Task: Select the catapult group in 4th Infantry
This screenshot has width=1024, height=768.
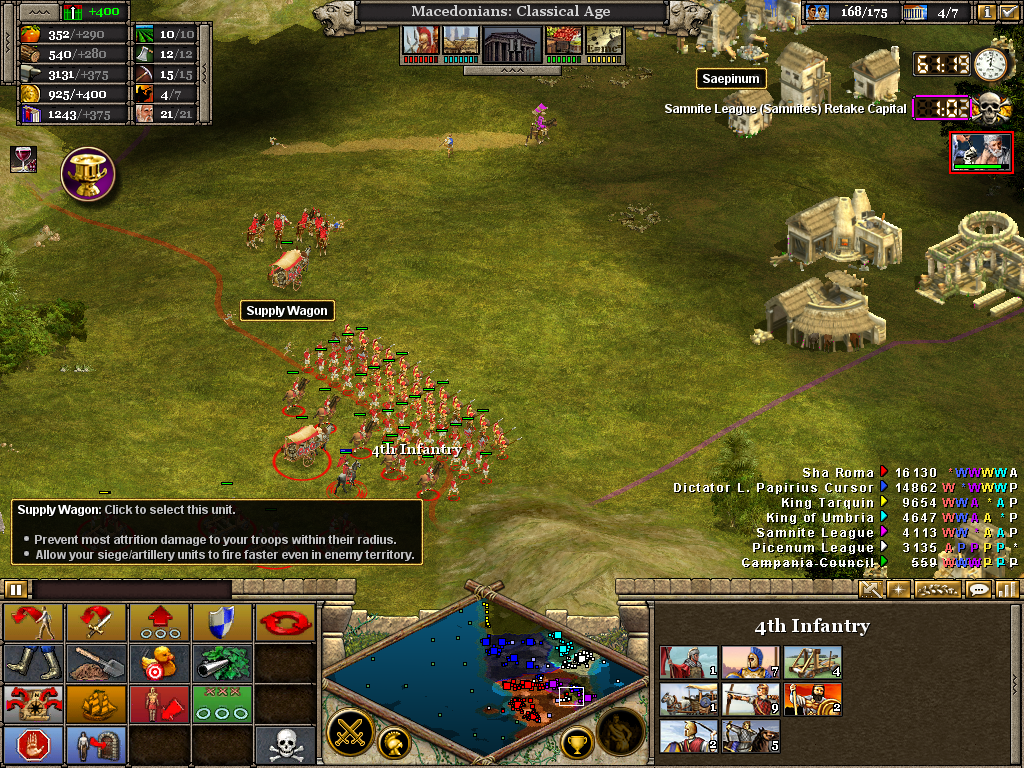Action: 813,663
